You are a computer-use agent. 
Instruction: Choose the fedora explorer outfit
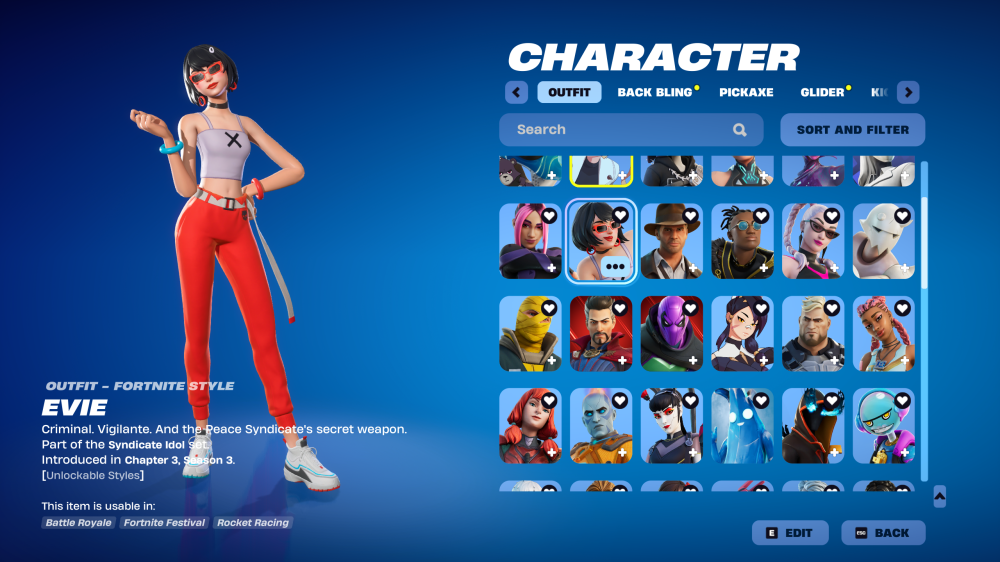point(672,241)
